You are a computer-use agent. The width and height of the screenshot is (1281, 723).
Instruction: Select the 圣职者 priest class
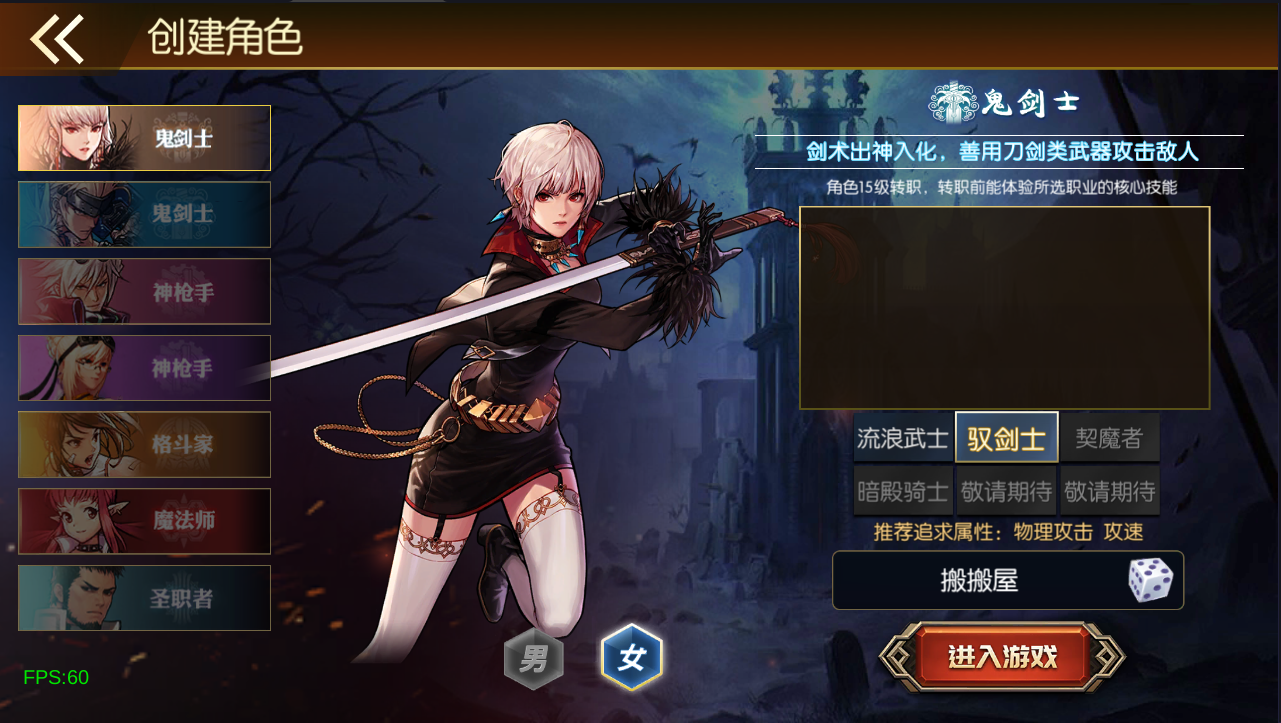click(x=144, y=597)
